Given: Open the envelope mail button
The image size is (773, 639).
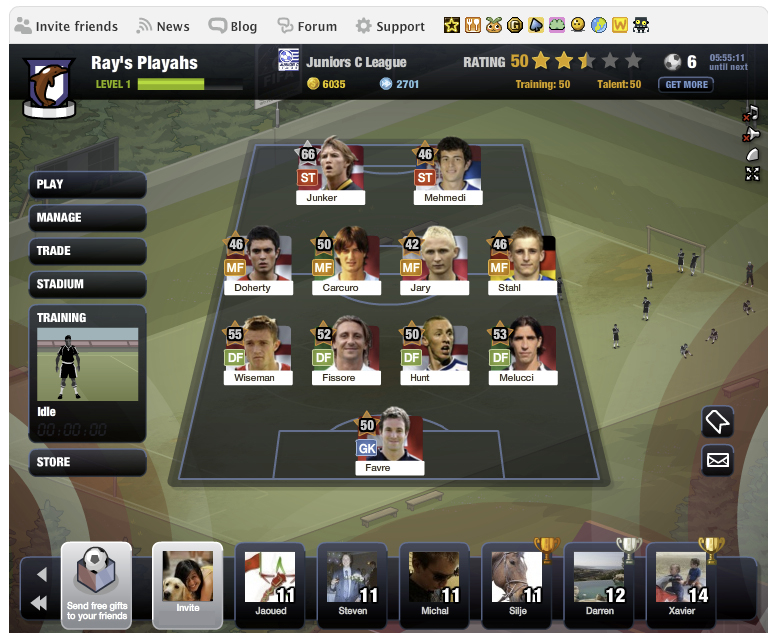Looking at the screenshot, I should 717,460.
